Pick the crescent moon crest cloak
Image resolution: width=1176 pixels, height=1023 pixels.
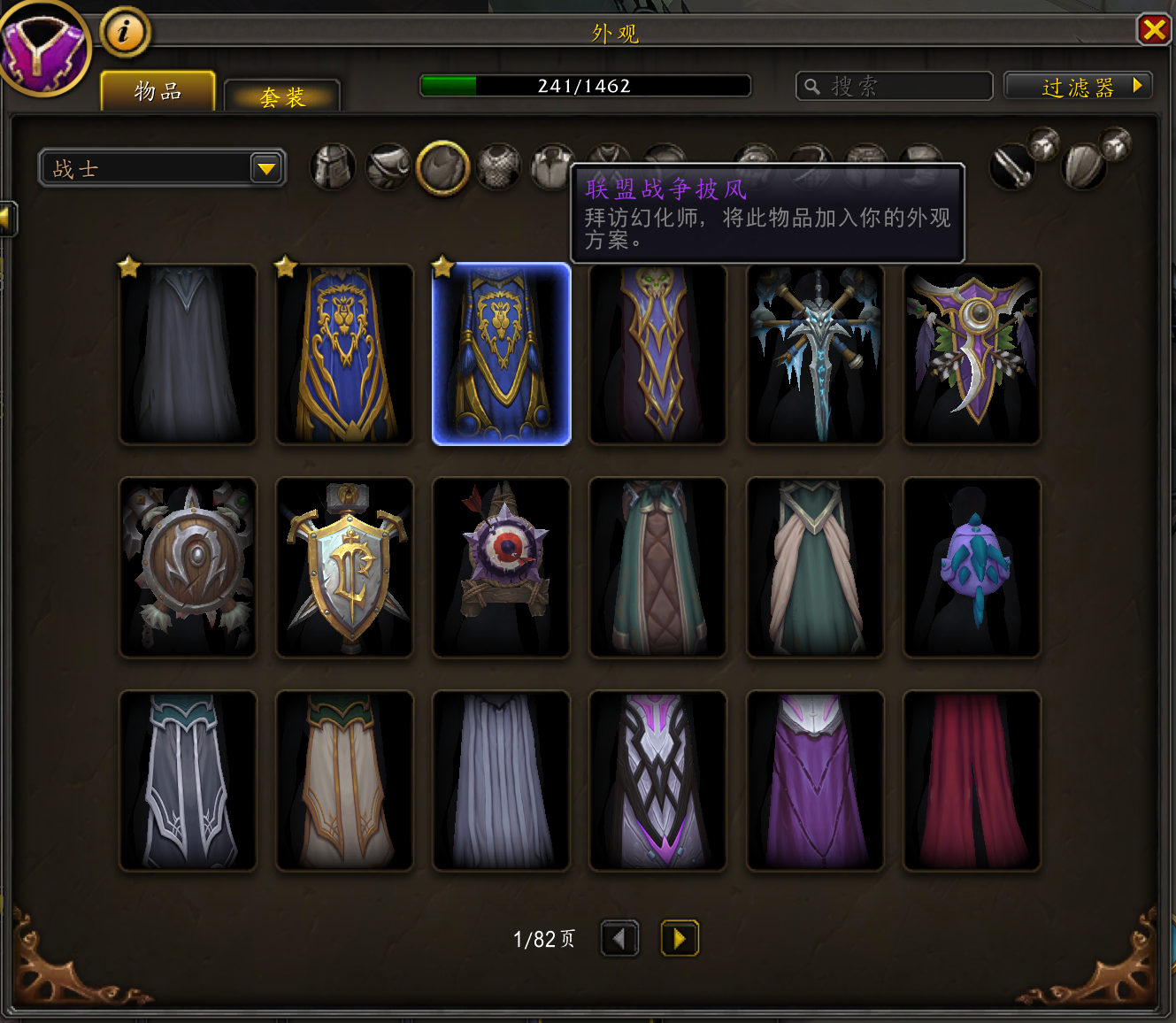click(972, 354)
